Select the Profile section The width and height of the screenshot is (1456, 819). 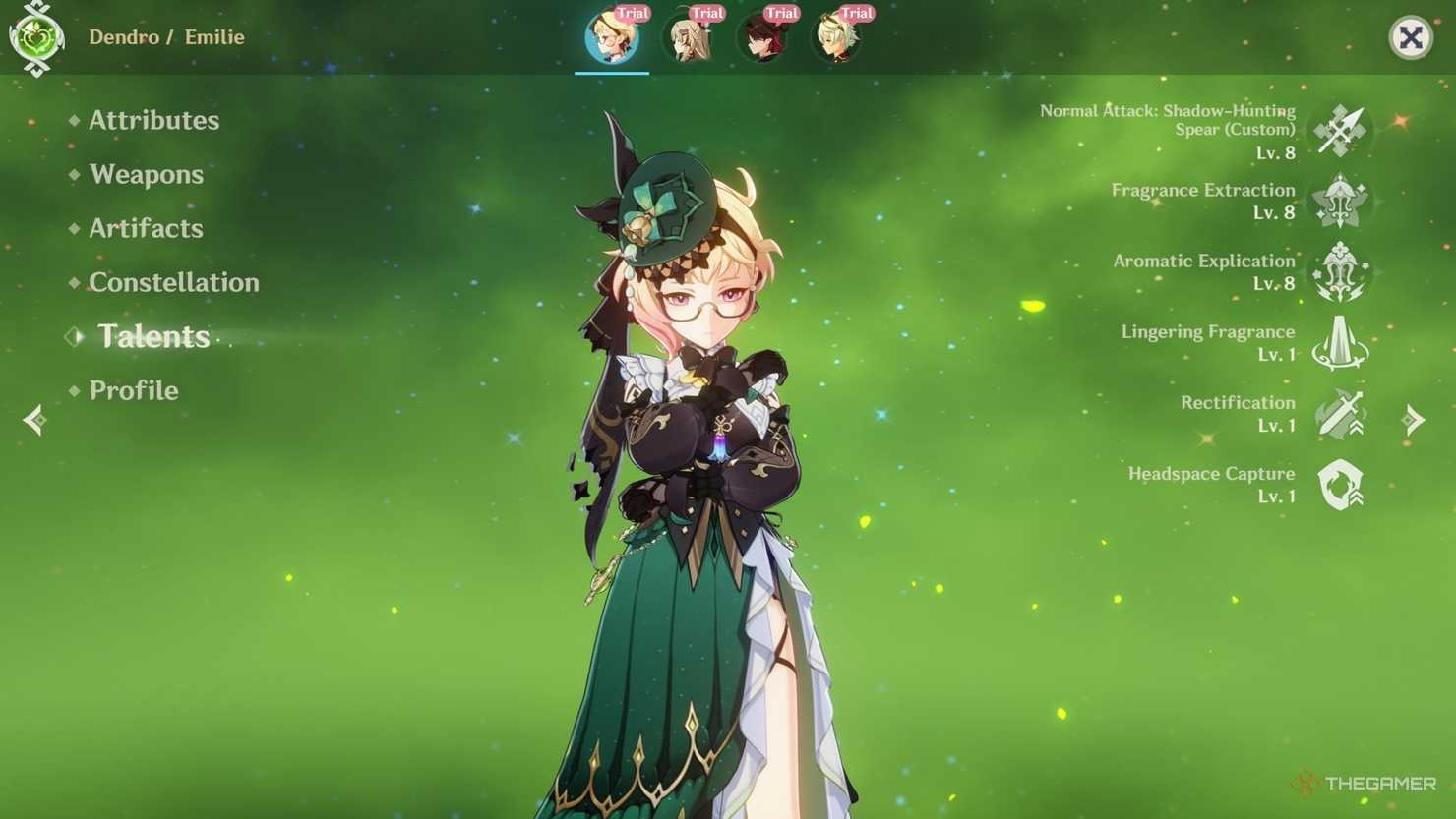(x=134, y=390)
